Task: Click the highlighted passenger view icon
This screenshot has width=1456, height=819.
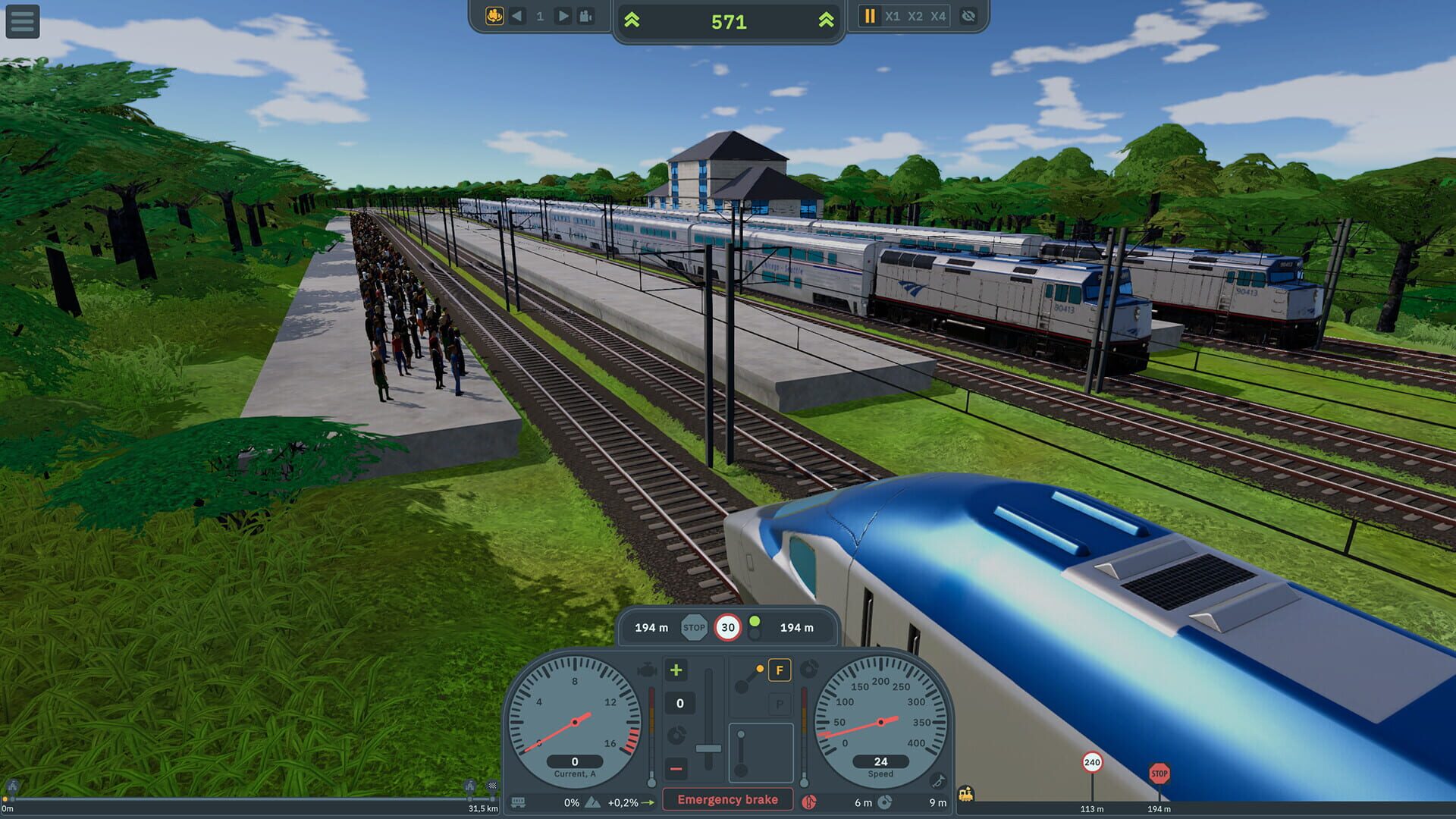Action: pos(494,17)
